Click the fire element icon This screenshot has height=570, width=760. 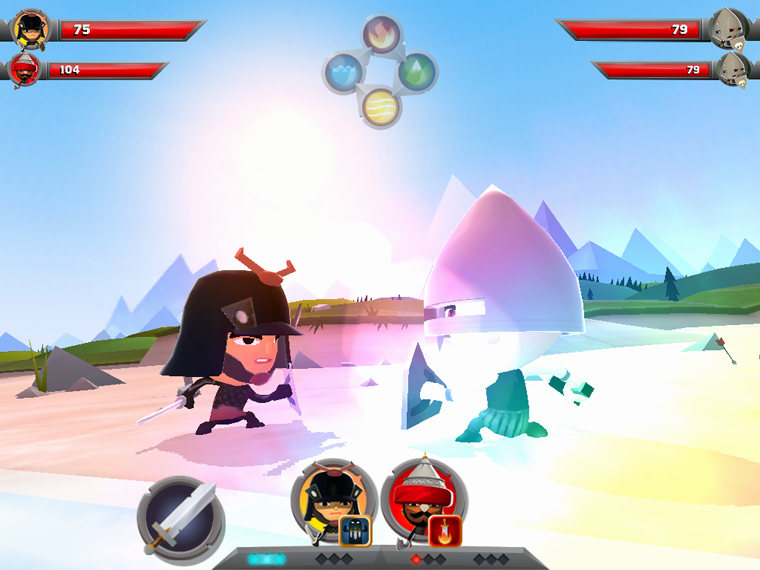click(x=381, y=36)
